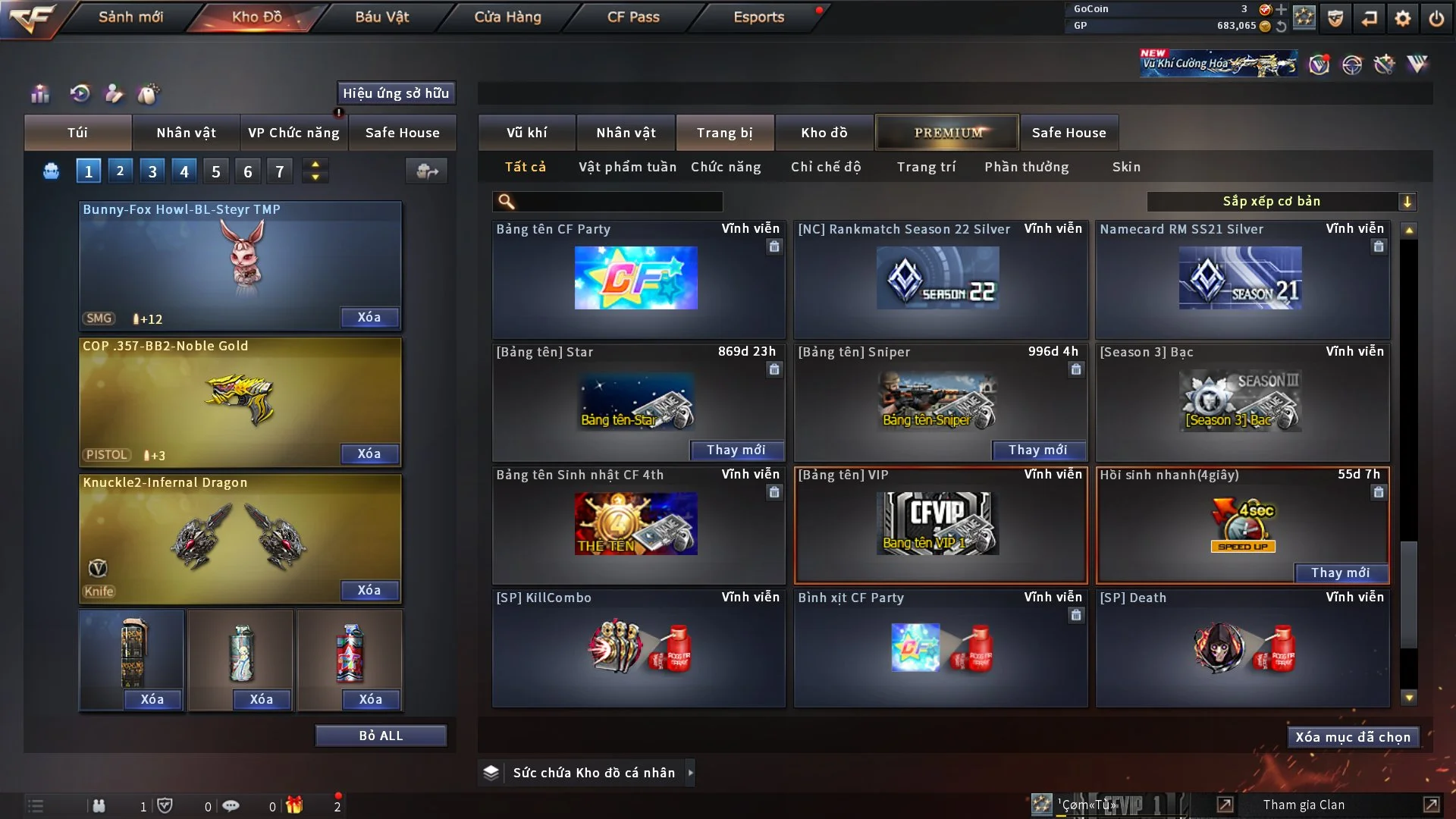Click Xóa mục đã chọn button
The width and height of the screenshot is (1456, 819).
coord(1353,737)
